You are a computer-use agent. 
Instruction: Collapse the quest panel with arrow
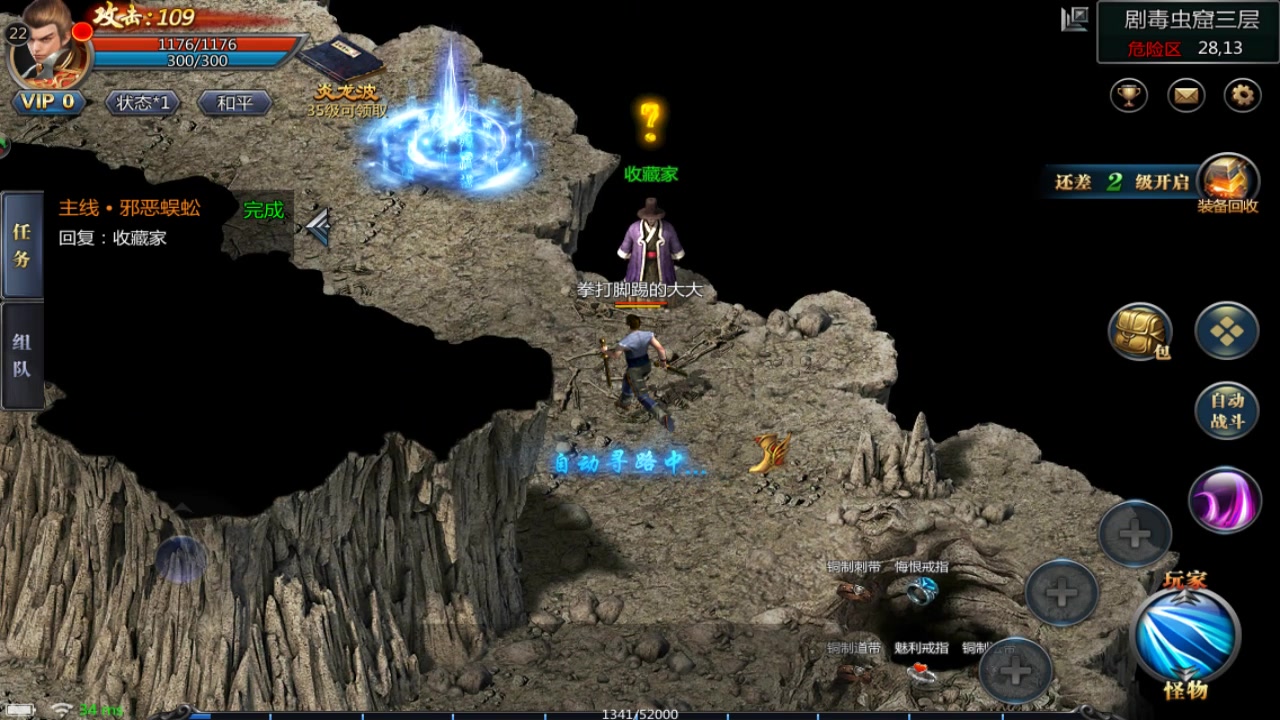point(319,227)
